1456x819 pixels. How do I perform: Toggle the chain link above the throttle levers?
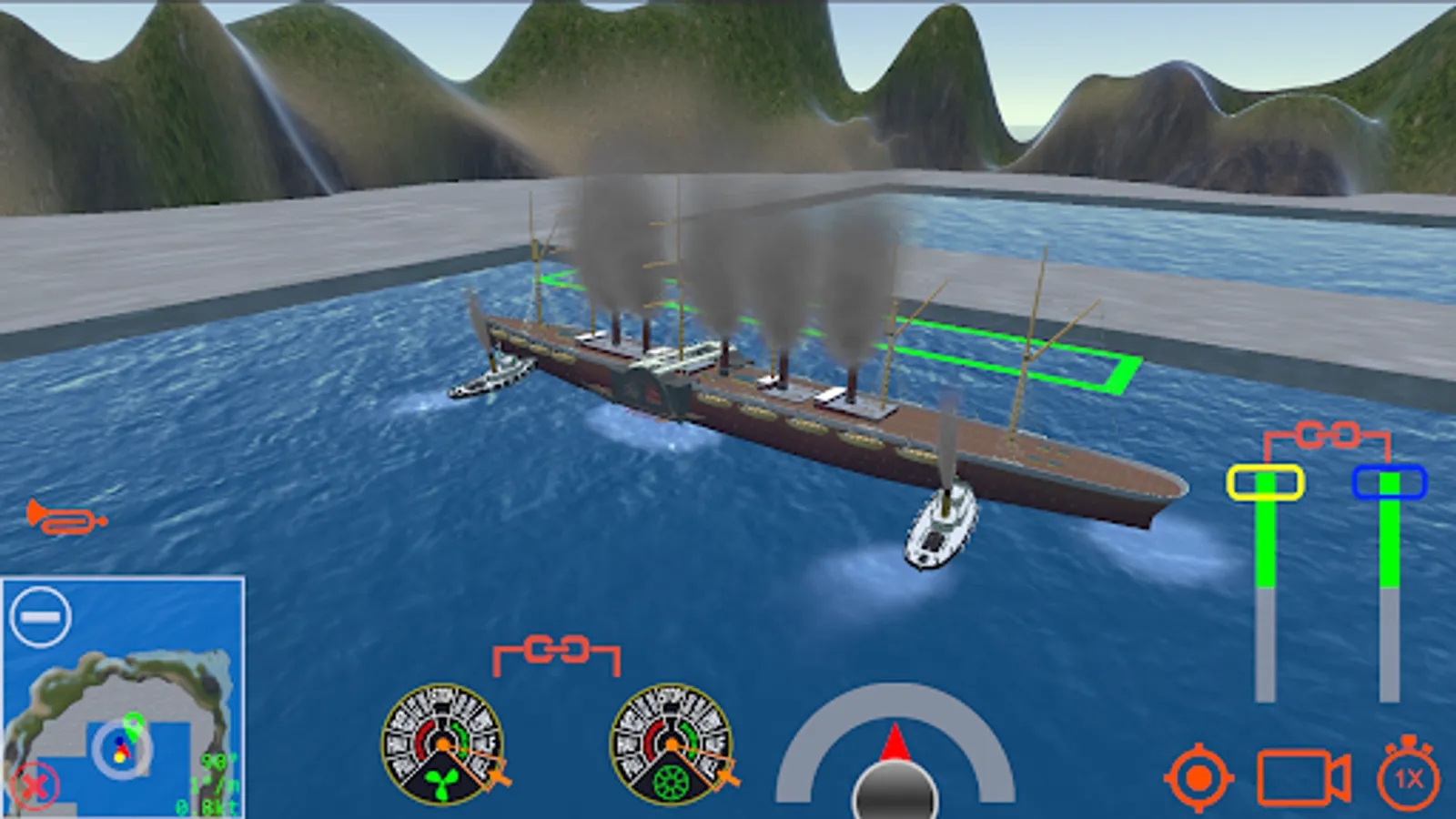1329,434
